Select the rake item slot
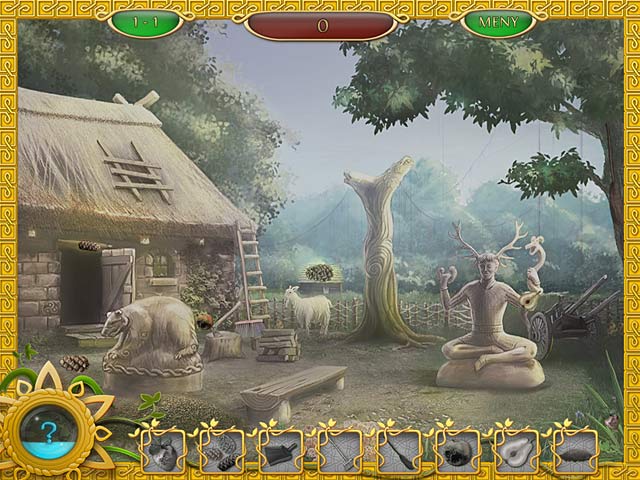This screenshot has height=480, width=640. tap(339, 451)
